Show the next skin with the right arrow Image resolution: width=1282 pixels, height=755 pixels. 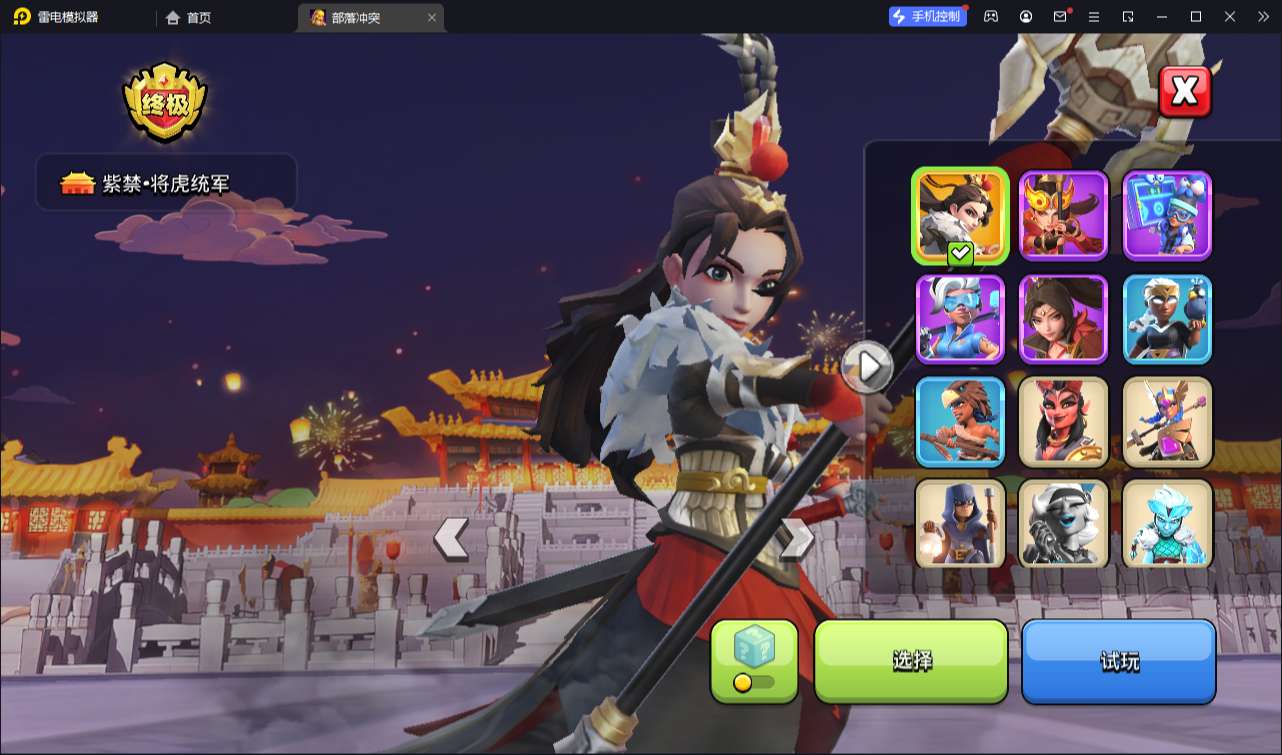(796, 539)
